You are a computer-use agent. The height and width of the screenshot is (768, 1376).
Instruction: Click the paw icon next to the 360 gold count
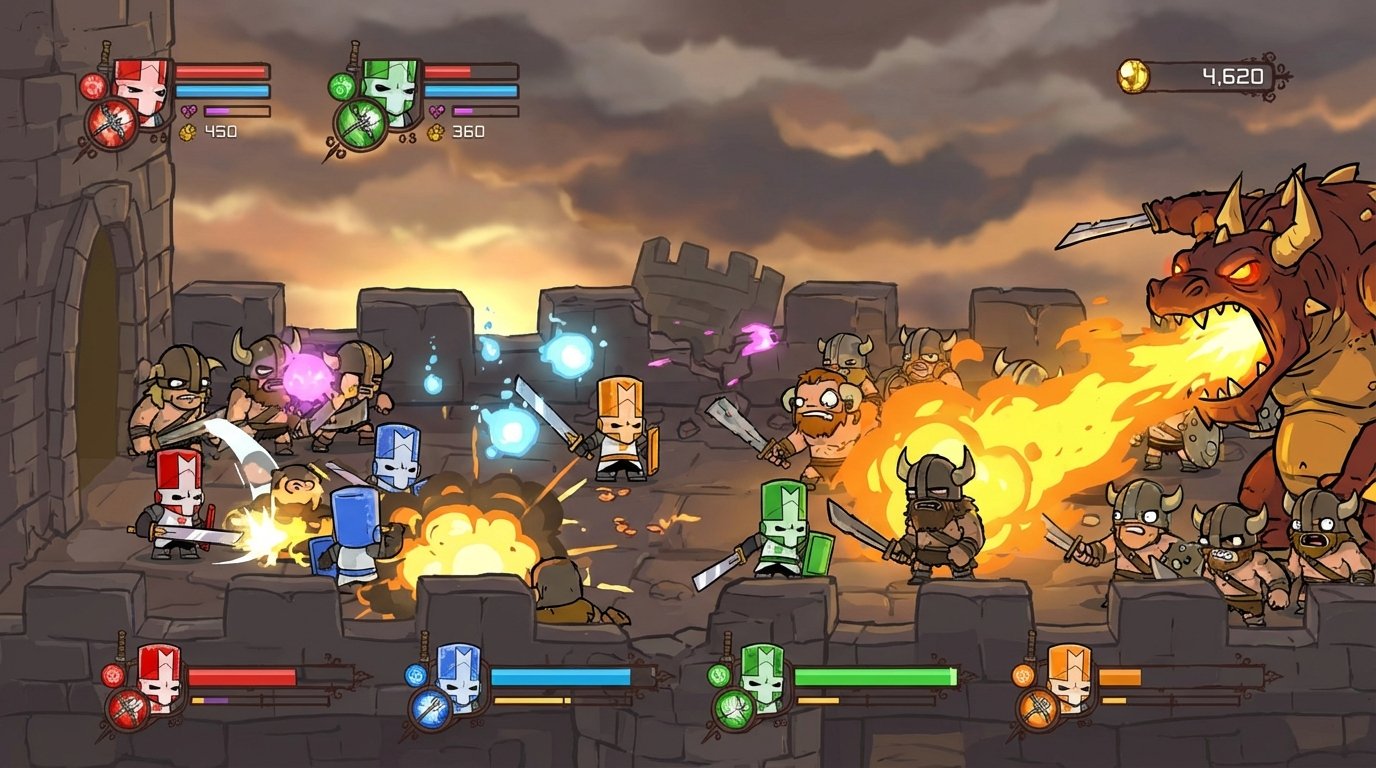[434, 130]
